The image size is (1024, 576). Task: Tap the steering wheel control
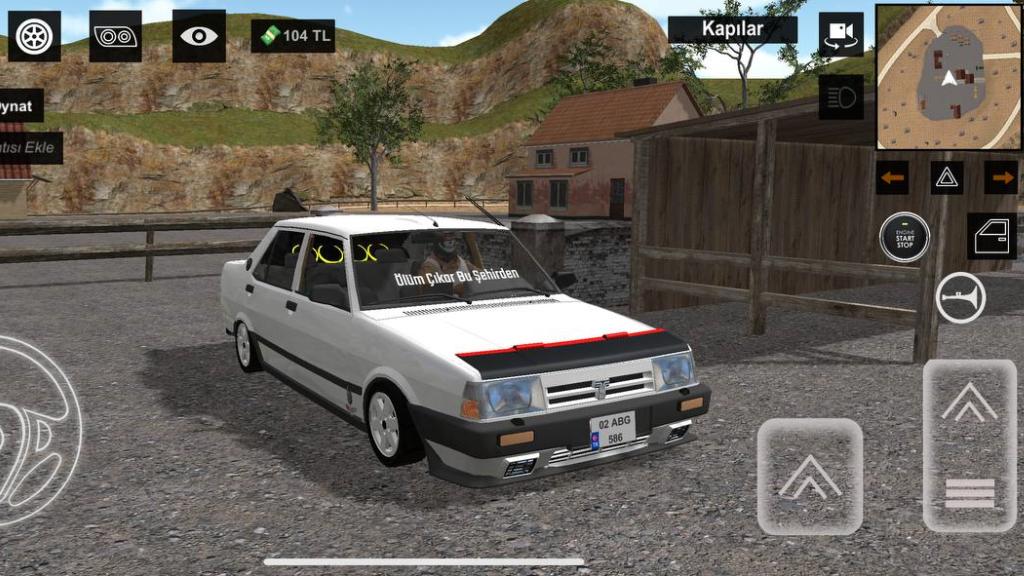(35, 430)
